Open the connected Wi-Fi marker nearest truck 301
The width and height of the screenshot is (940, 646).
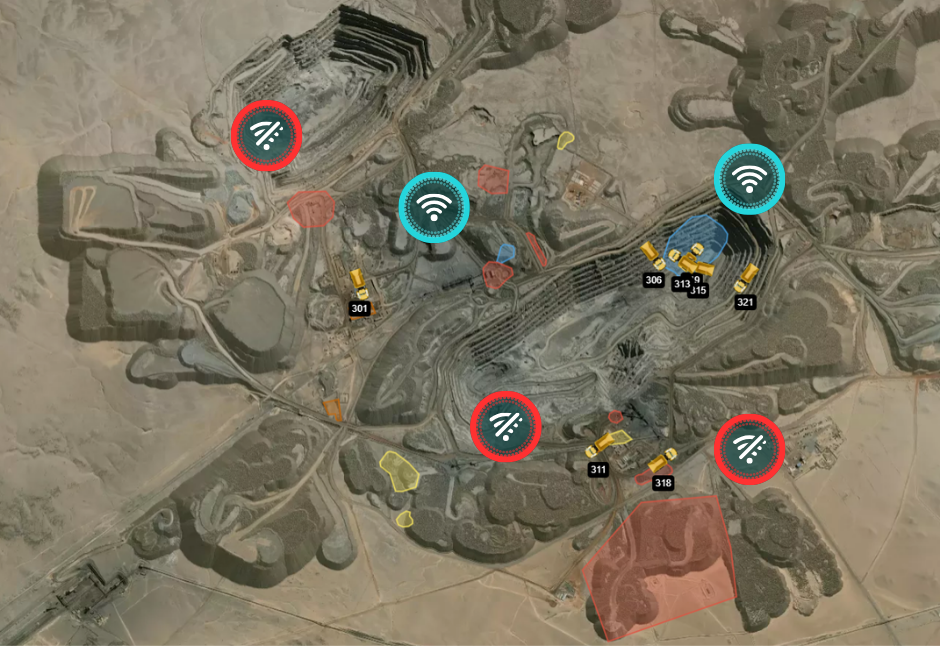tap(434, 207)
